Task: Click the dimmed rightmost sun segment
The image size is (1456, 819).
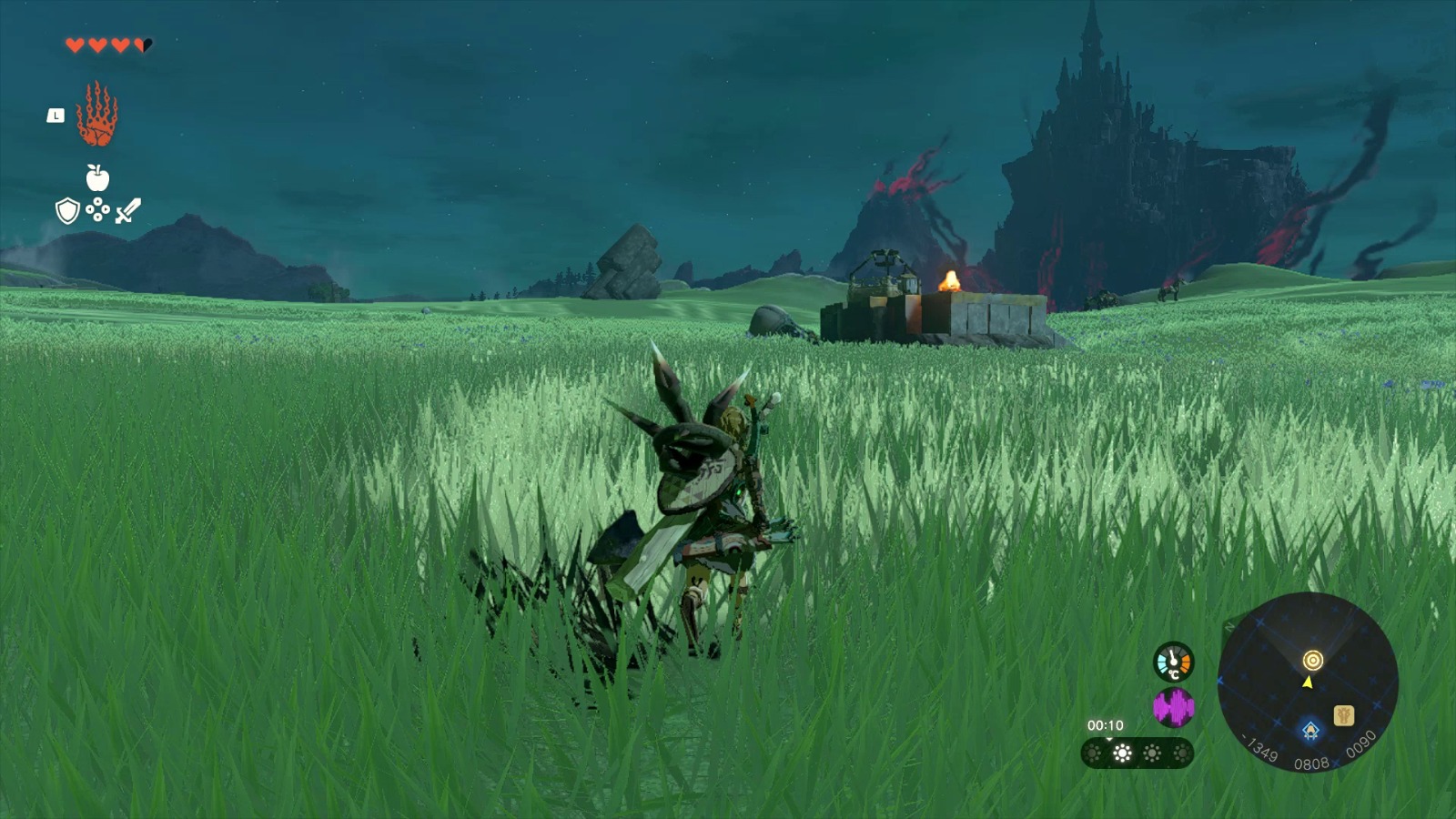Action: (x=1182, y=752)
